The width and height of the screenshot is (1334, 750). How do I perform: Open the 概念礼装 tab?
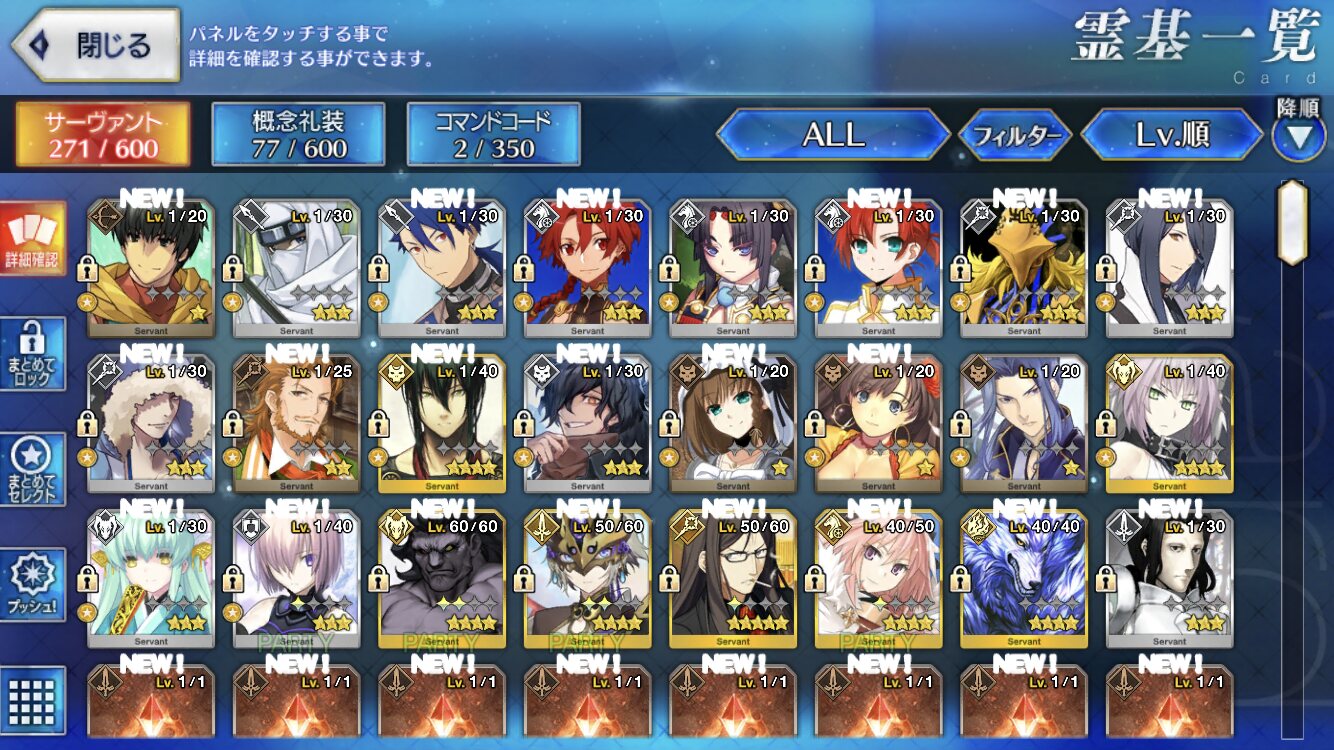tap(298, 135)
